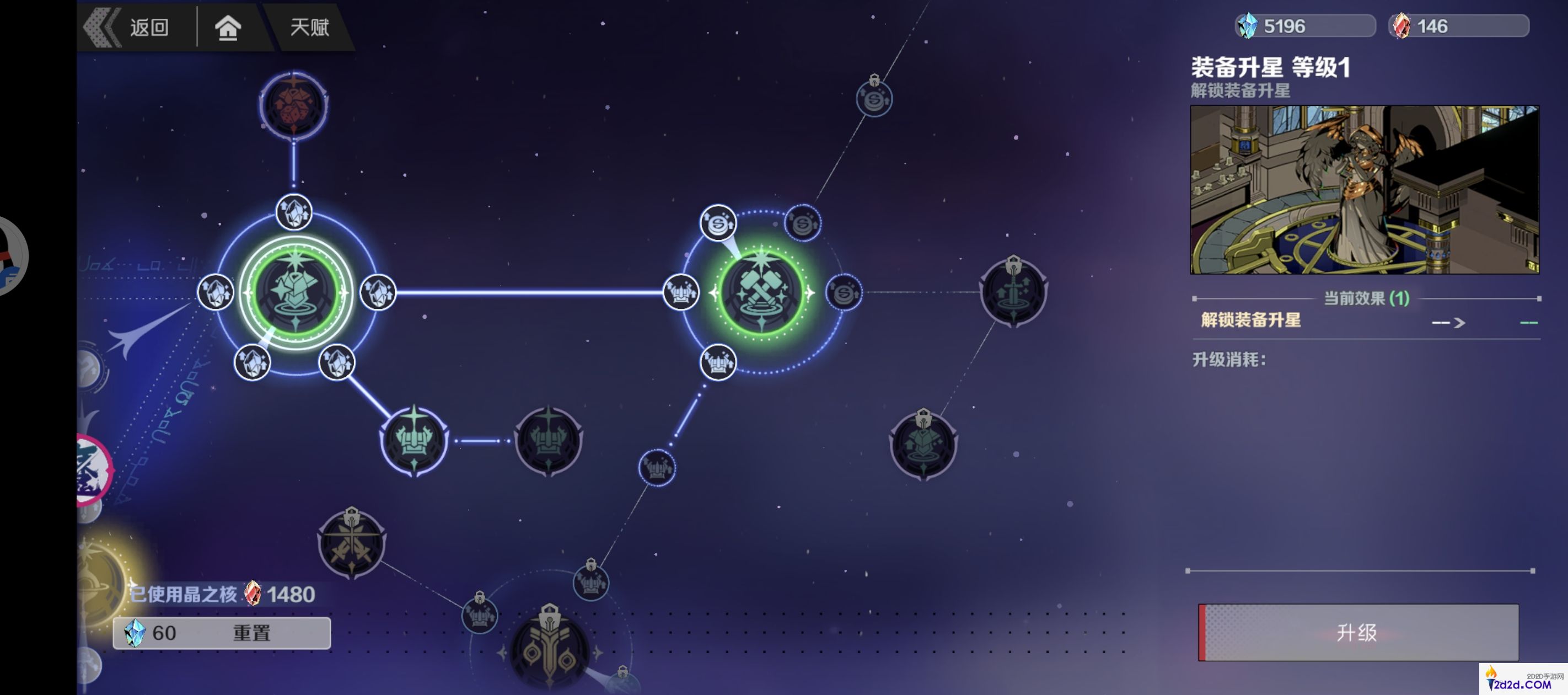1568x695 pixels.
Task: View the equipment star-up preview image
Action: [1364, 189]
